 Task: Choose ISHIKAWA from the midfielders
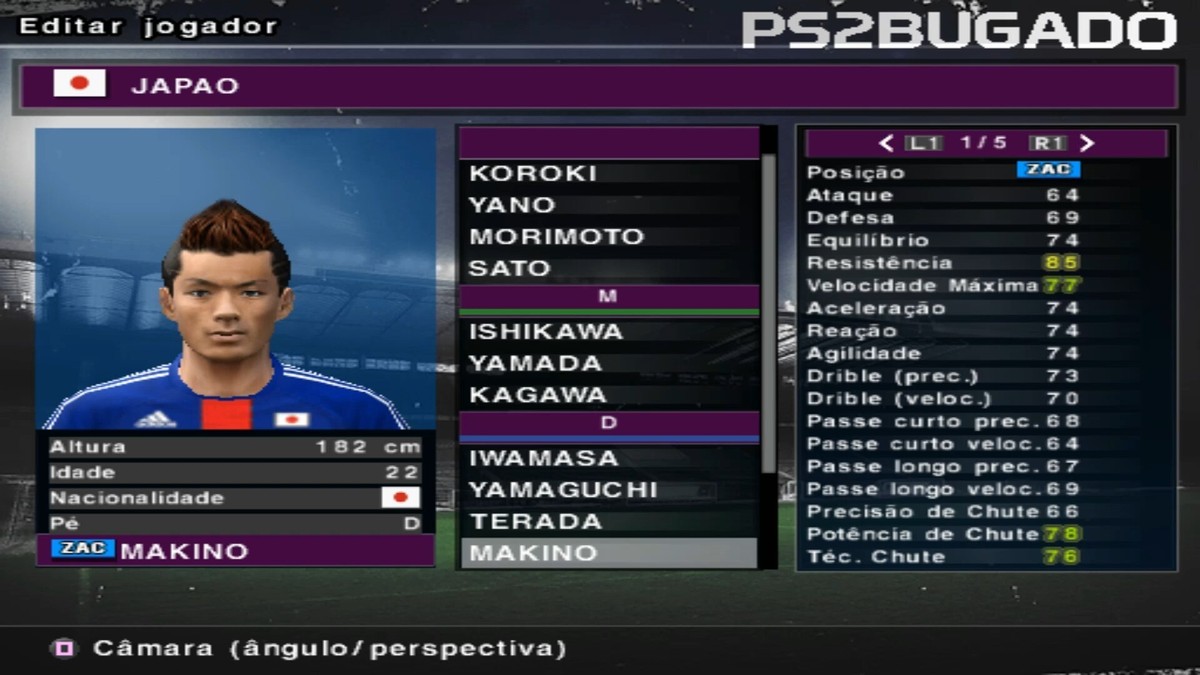[x=608, y=331]
